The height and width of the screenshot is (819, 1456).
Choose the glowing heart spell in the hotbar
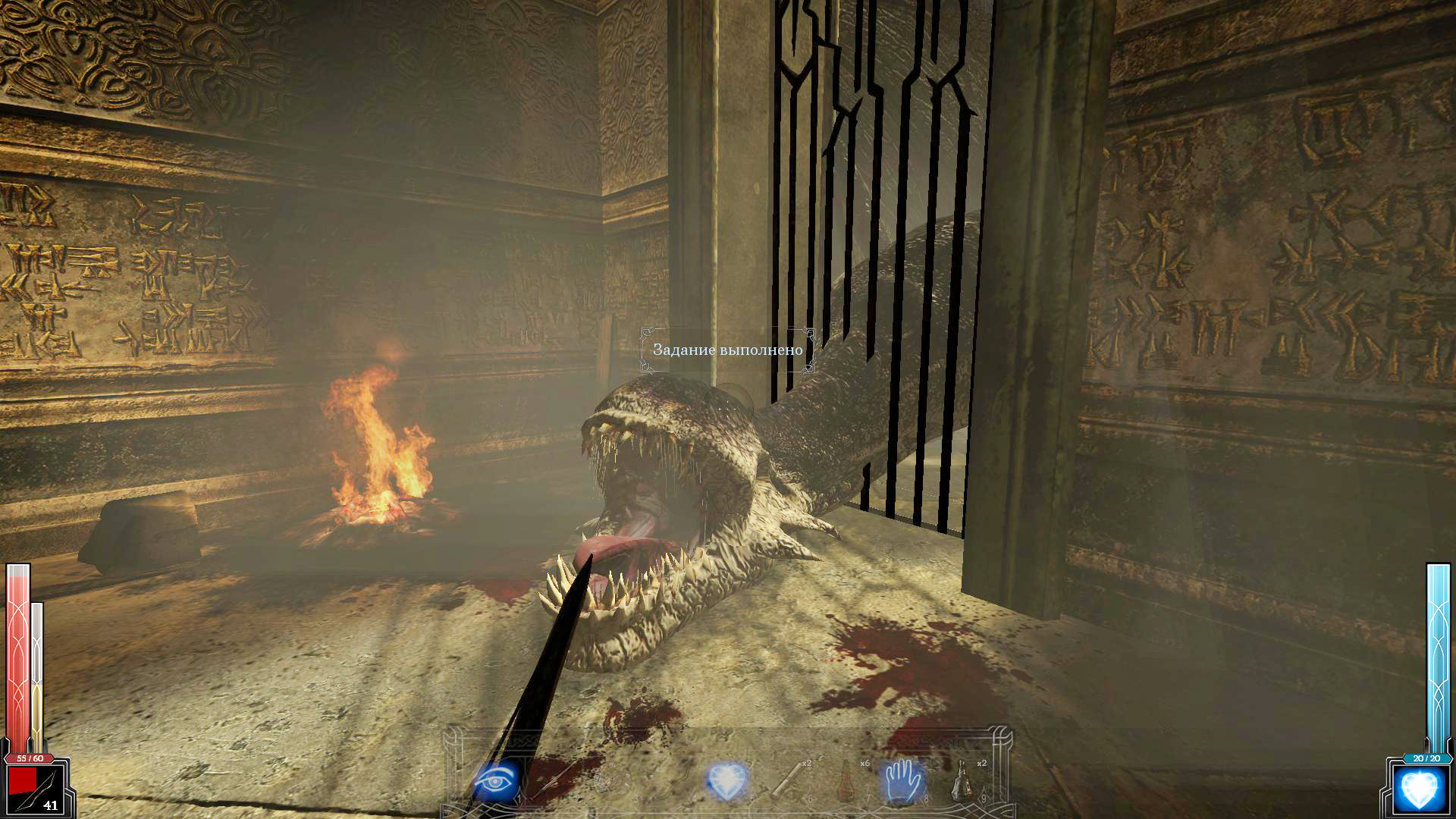(726, 781)
